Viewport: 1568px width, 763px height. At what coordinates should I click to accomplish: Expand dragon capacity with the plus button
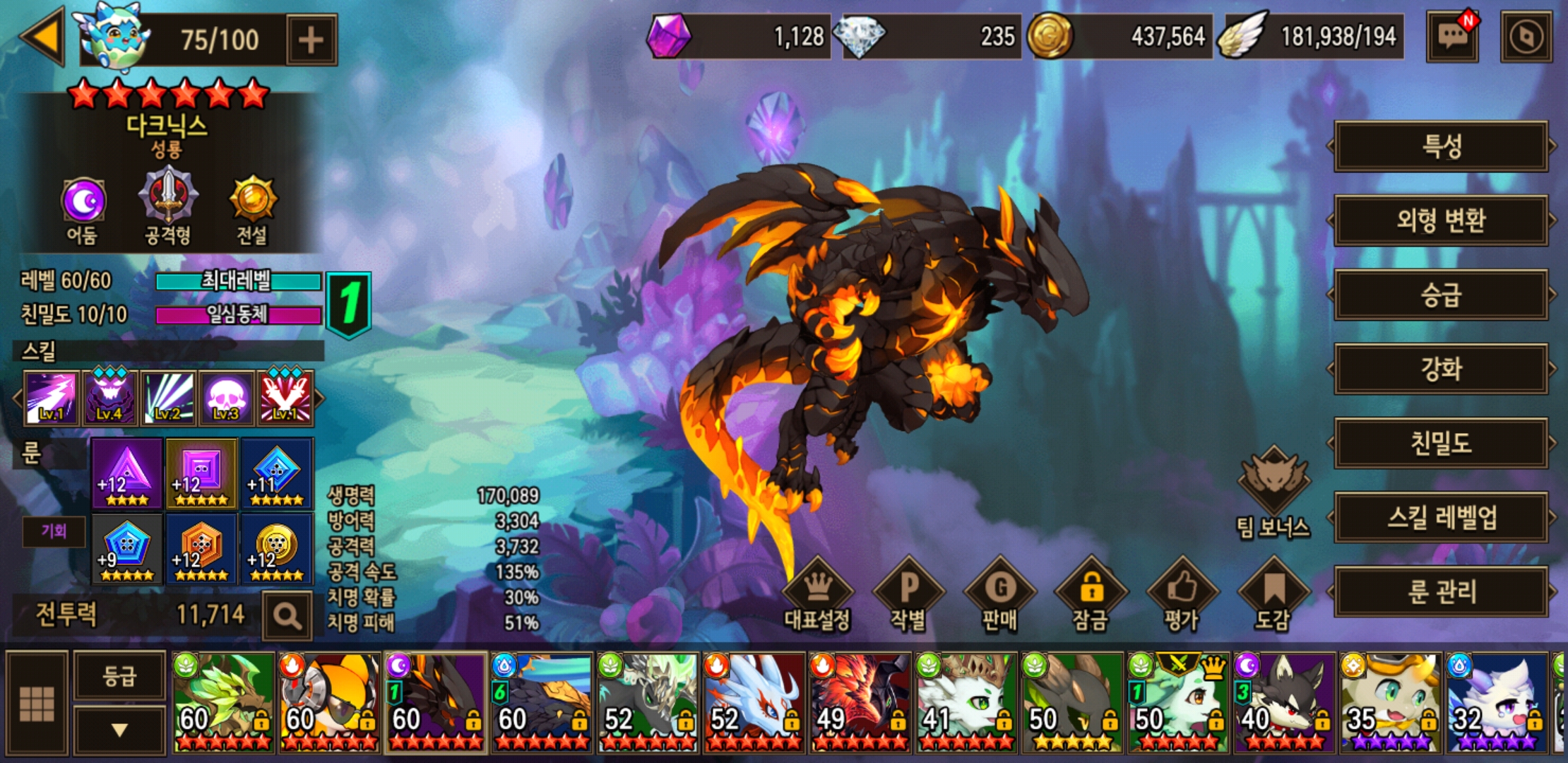pos(311,40)
